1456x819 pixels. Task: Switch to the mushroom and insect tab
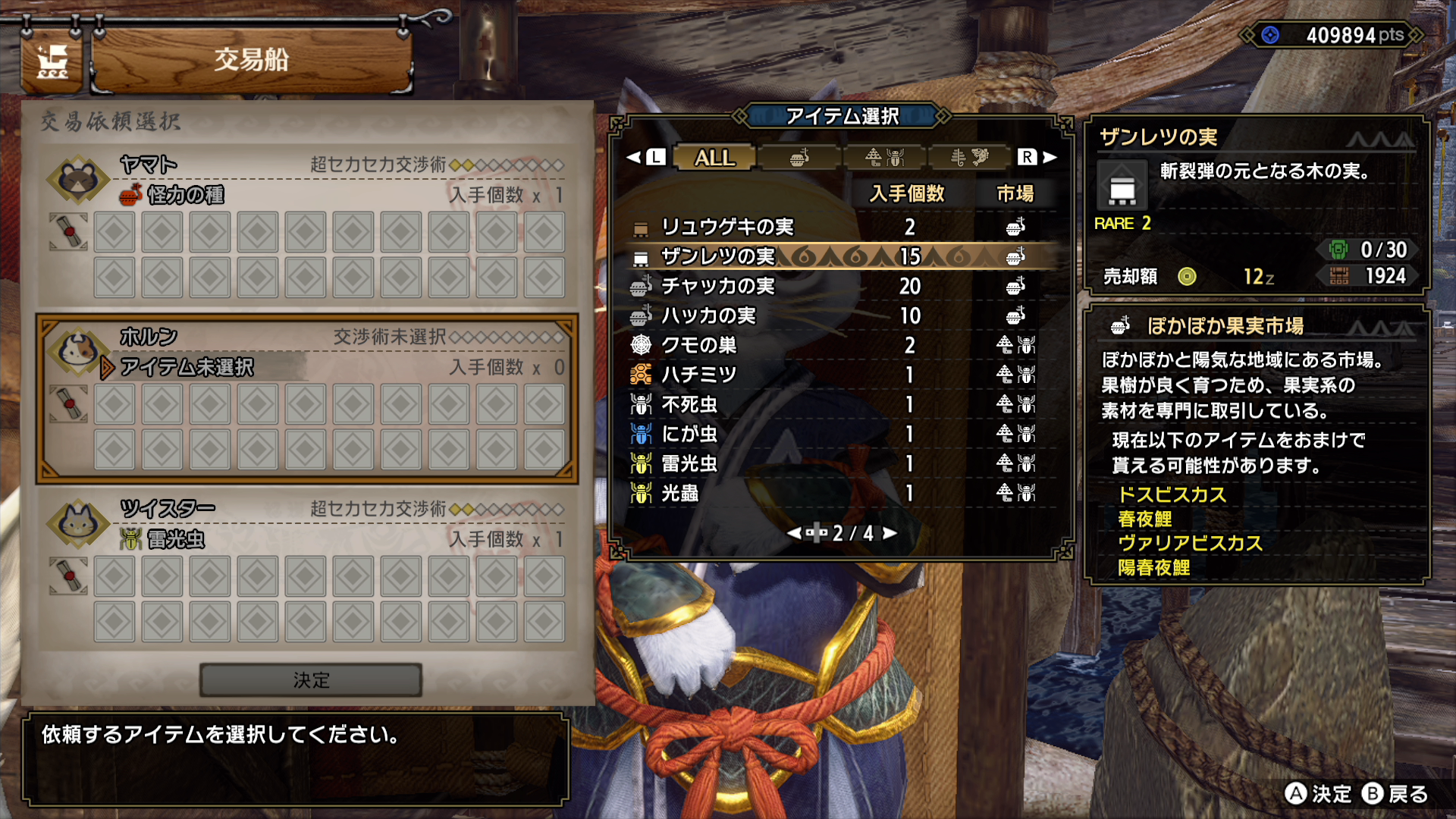coord(884,158)
